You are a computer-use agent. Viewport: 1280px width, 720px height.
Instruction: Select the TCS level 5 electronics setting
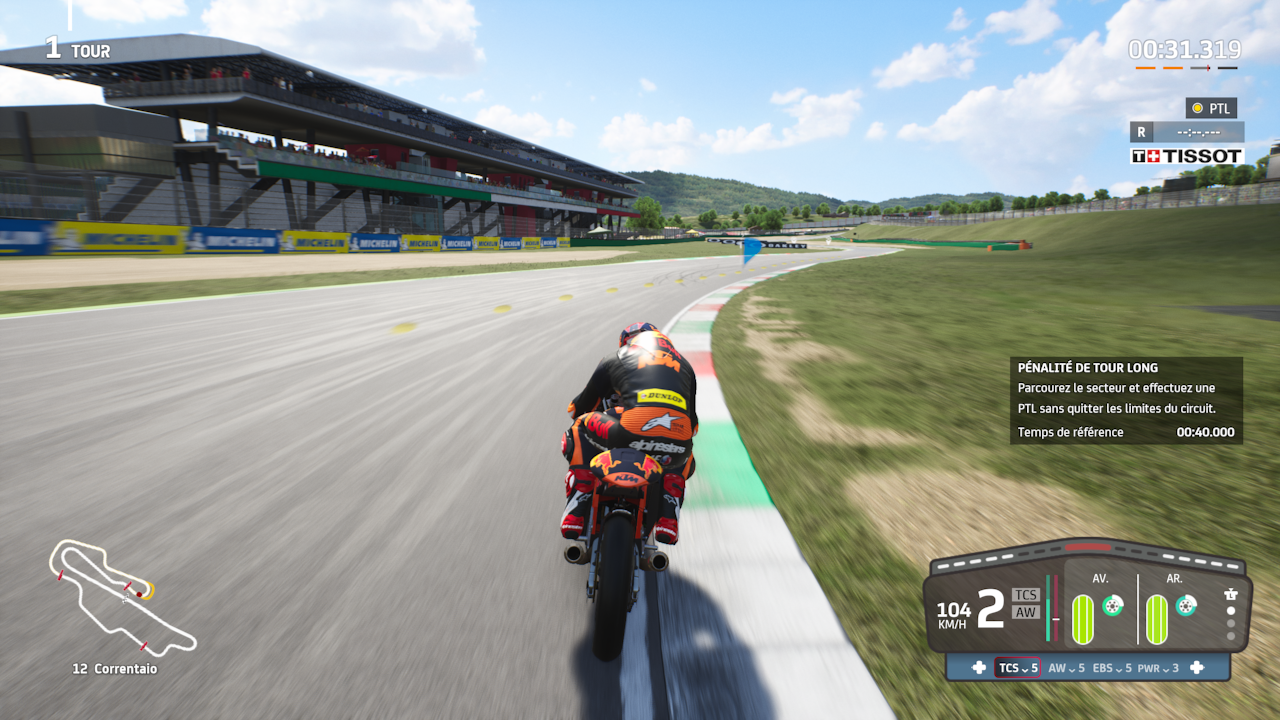tap(1018, 668)
